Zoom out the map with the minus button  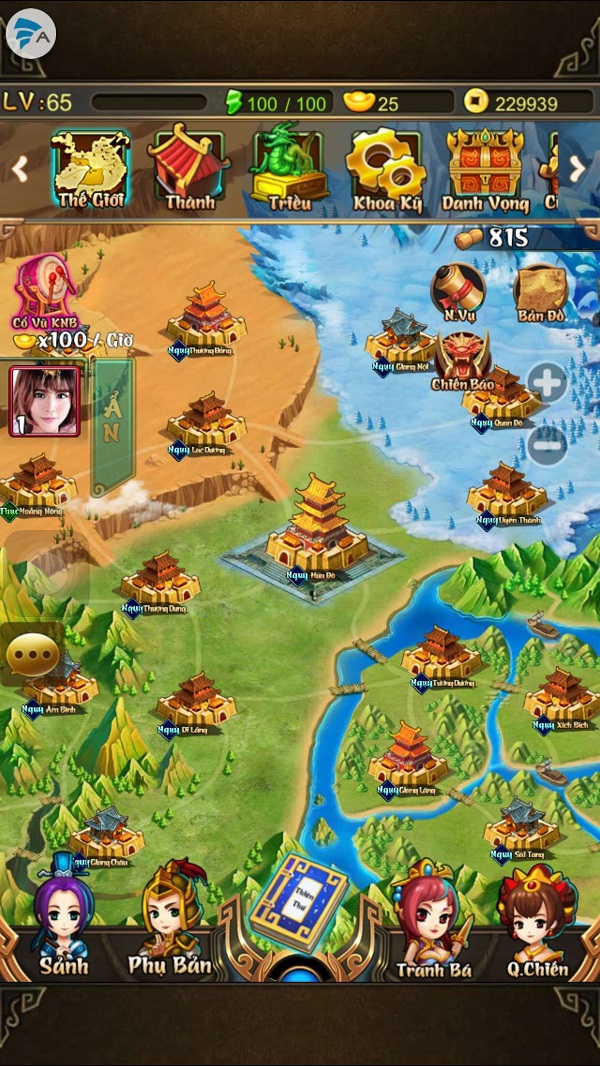(548, 444)
